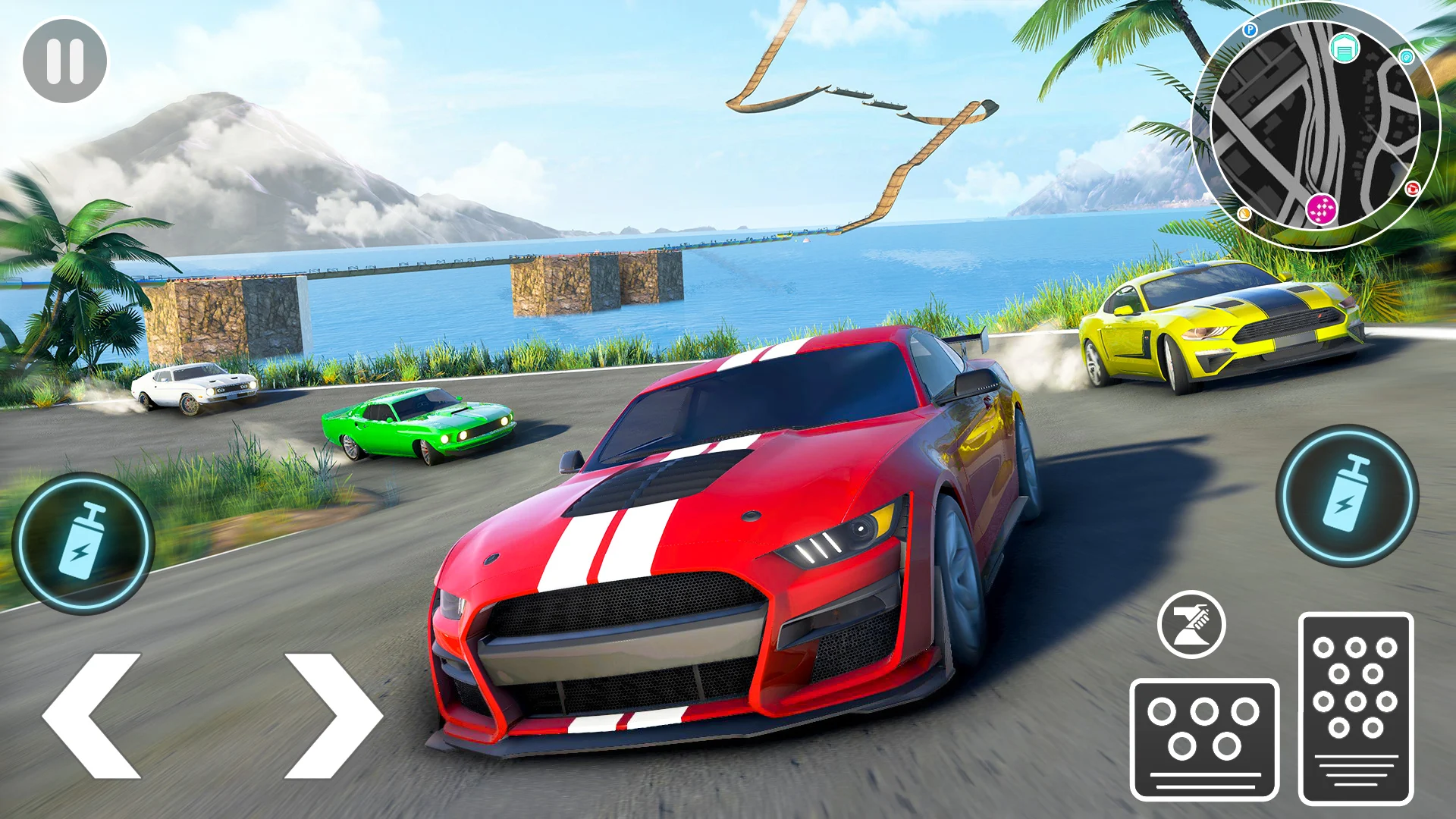Screen dimensions: 1456x819
Task: Tap the blue parking marker on minimap
Action: point(1250,30)
